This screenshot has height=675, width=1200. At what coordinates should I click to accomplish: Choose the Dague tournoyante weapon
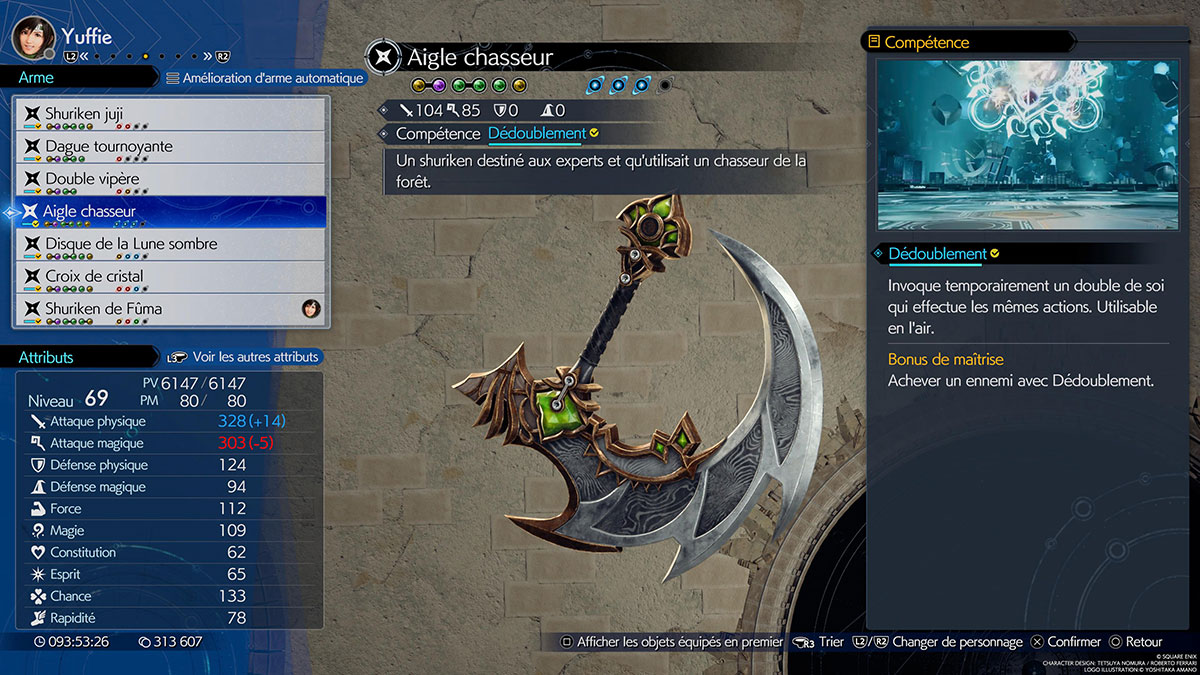170,146
